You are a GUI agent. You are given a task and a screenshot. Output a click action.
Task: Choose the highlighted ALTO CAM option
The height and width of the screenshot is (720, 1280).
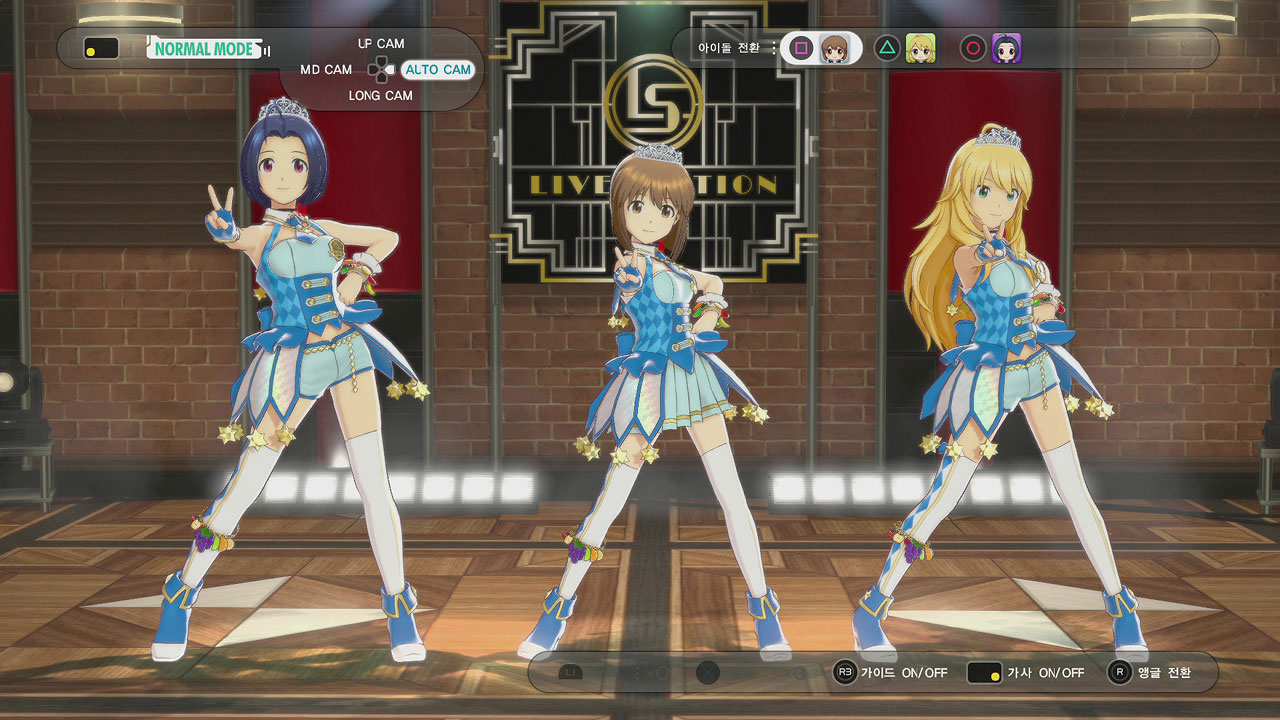[x=438, y=70]
